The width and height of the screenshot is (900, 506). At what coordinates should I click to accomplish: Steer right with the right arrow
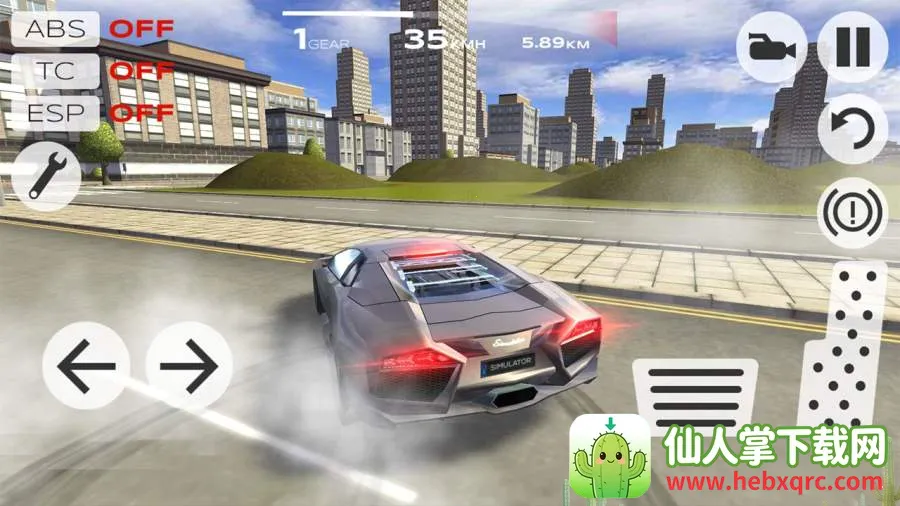tap(190, 366)
